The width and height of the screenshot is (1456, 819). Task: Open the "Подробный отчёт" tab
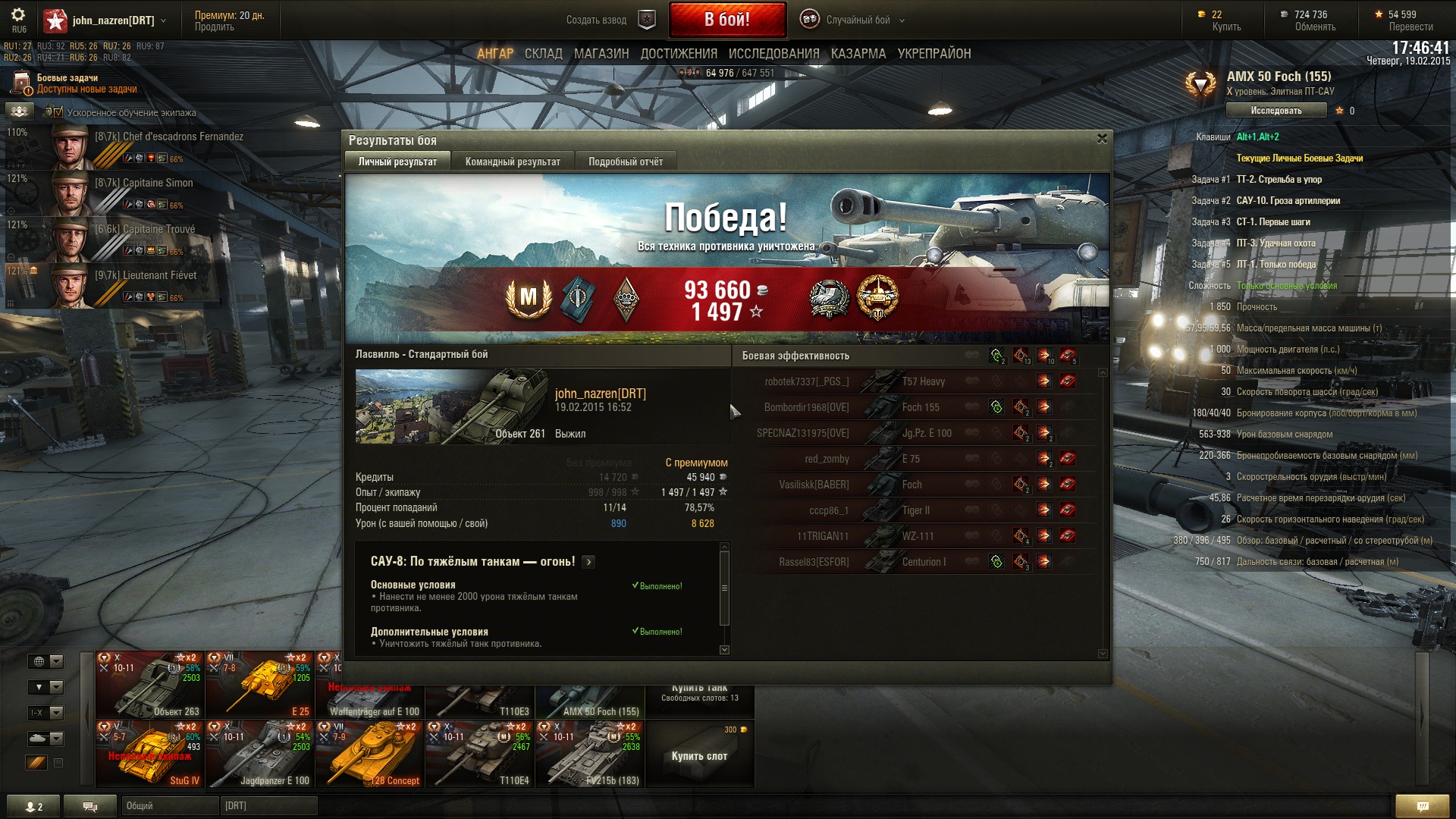(625, 162)
